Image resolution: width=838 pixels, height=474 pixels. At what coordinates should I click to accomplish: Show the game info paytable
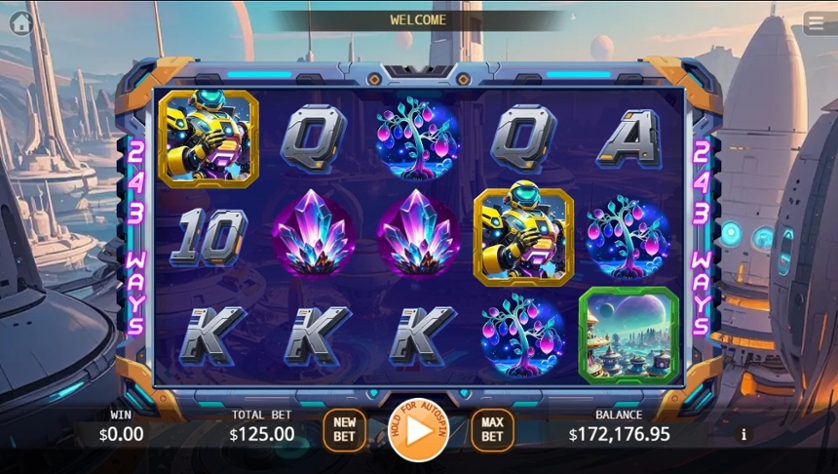[x=743, y=435]
